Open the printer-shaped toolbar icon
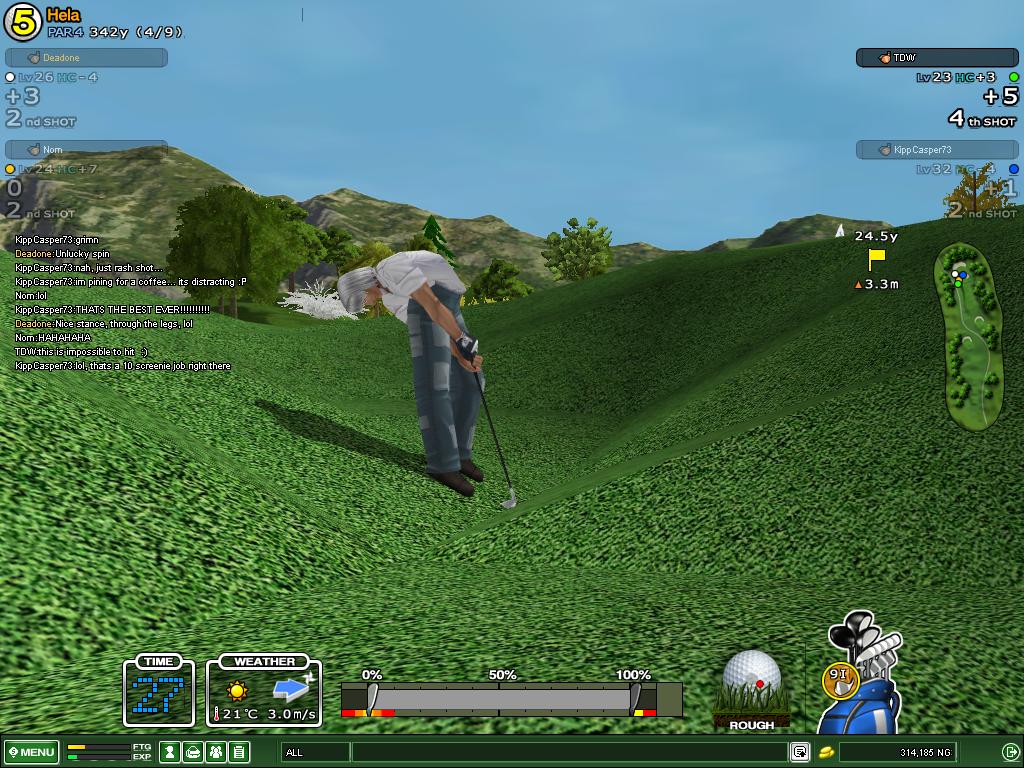The width and height of the screenshot is (1024, 768). (x=193, y=752)
